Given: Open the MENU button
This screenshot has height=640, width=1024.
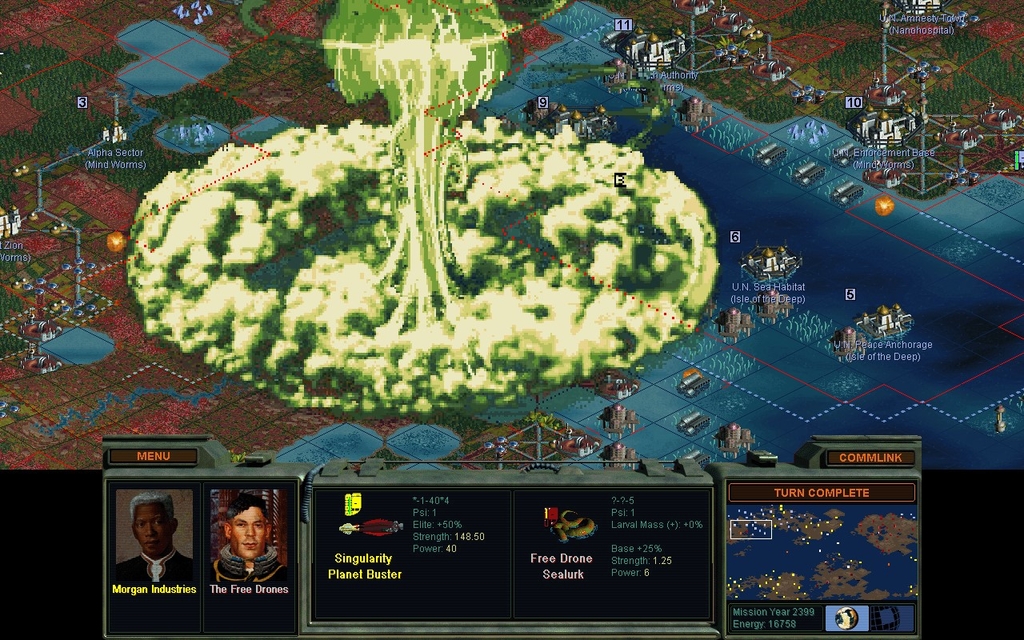Looking at the screenshot, I should pos(153,456).
